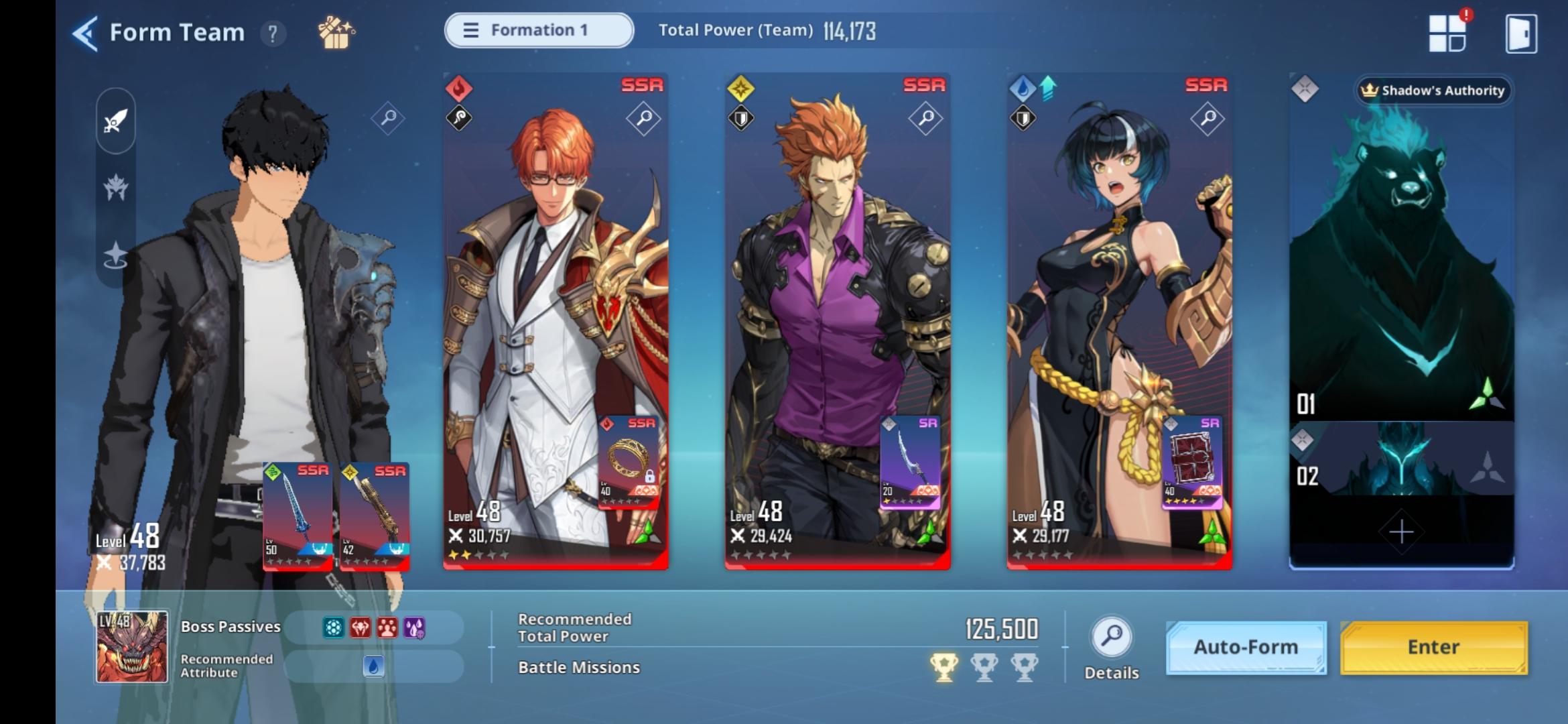Screen dimensions: 1568x724
Task: Check the water recommended attribute icon
Action: (x=375, y=667)
